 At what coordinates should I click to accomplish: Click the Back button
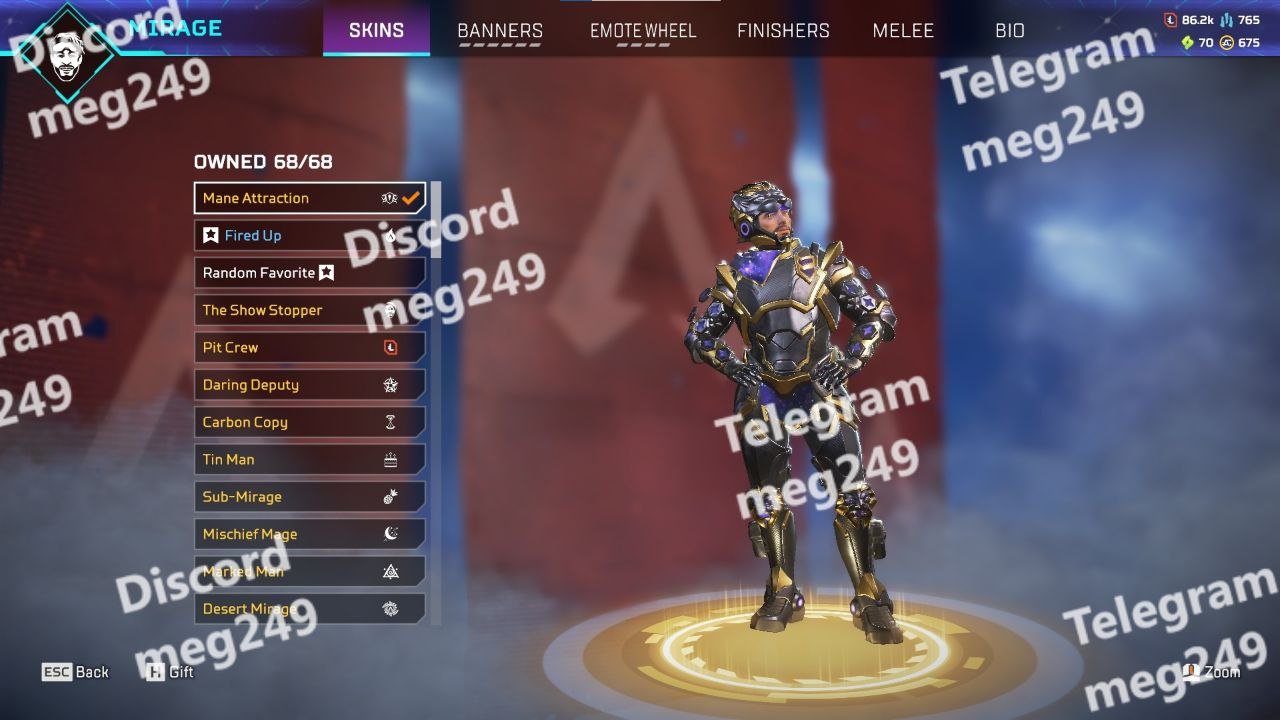(x=76, y=672)
